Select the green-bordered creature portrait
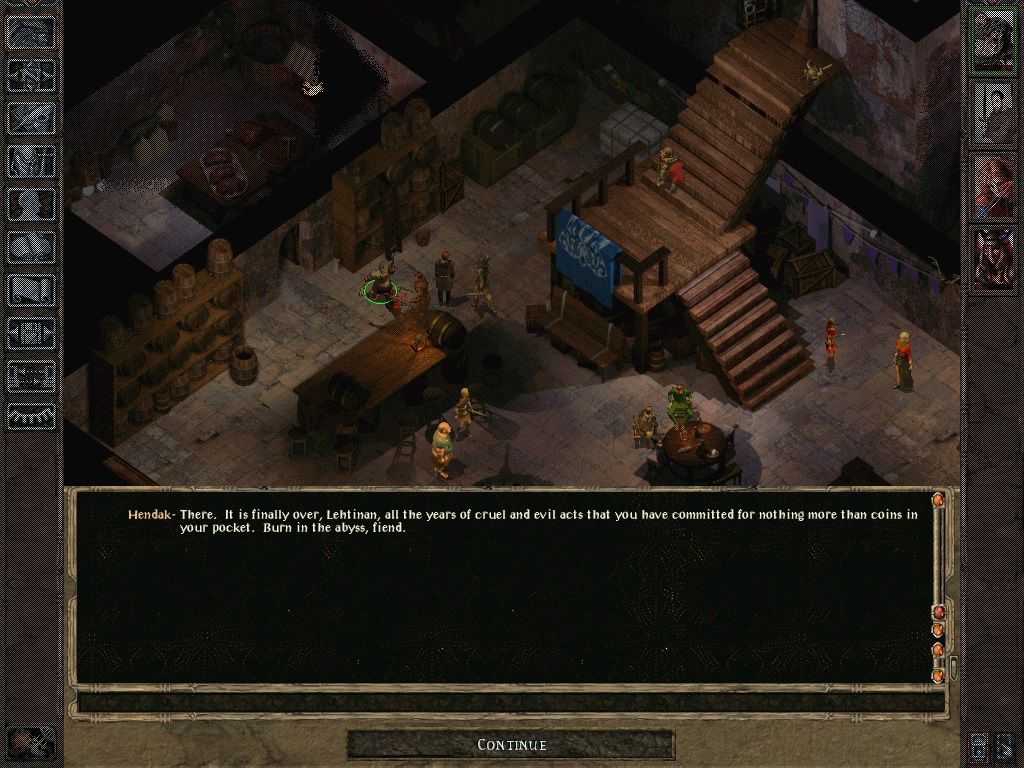This screenshot has height=768, width=1024. point(992,39)
